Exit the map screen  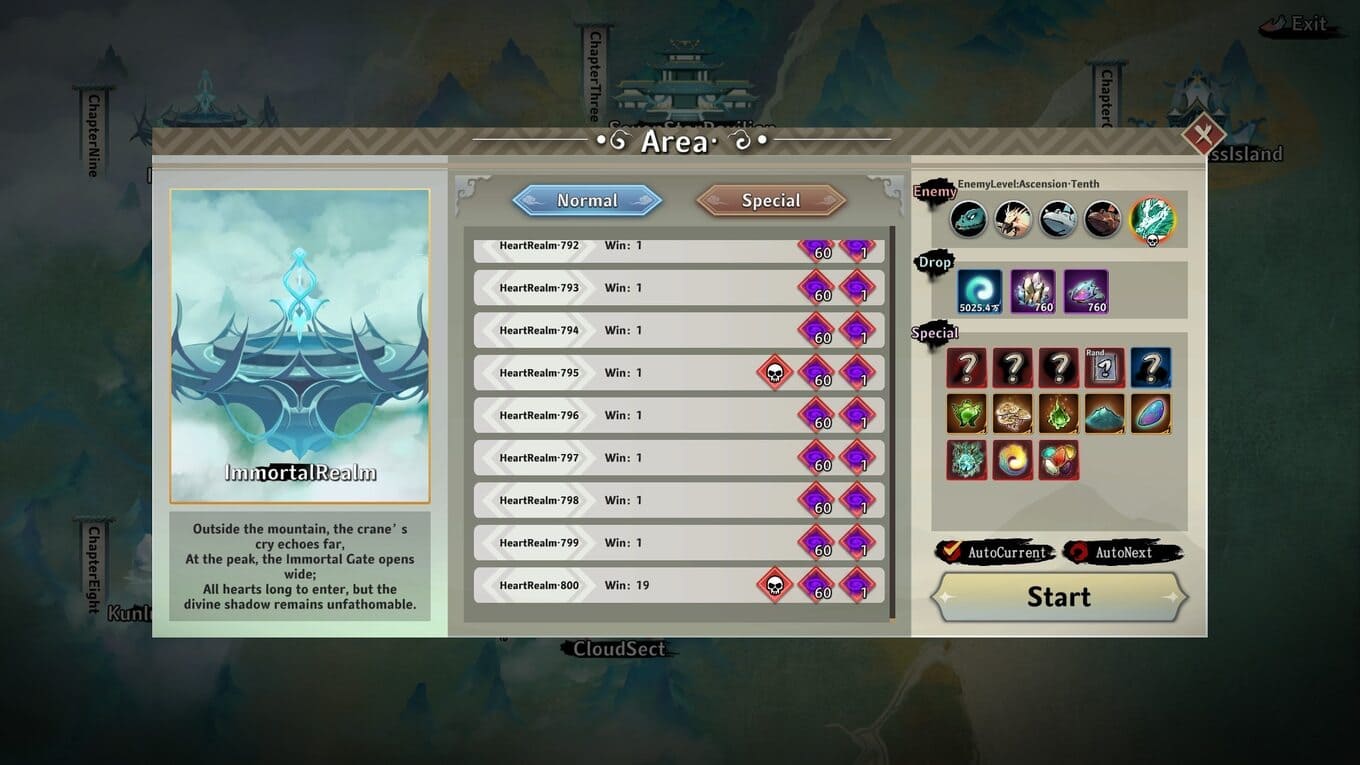[1298, 25]
